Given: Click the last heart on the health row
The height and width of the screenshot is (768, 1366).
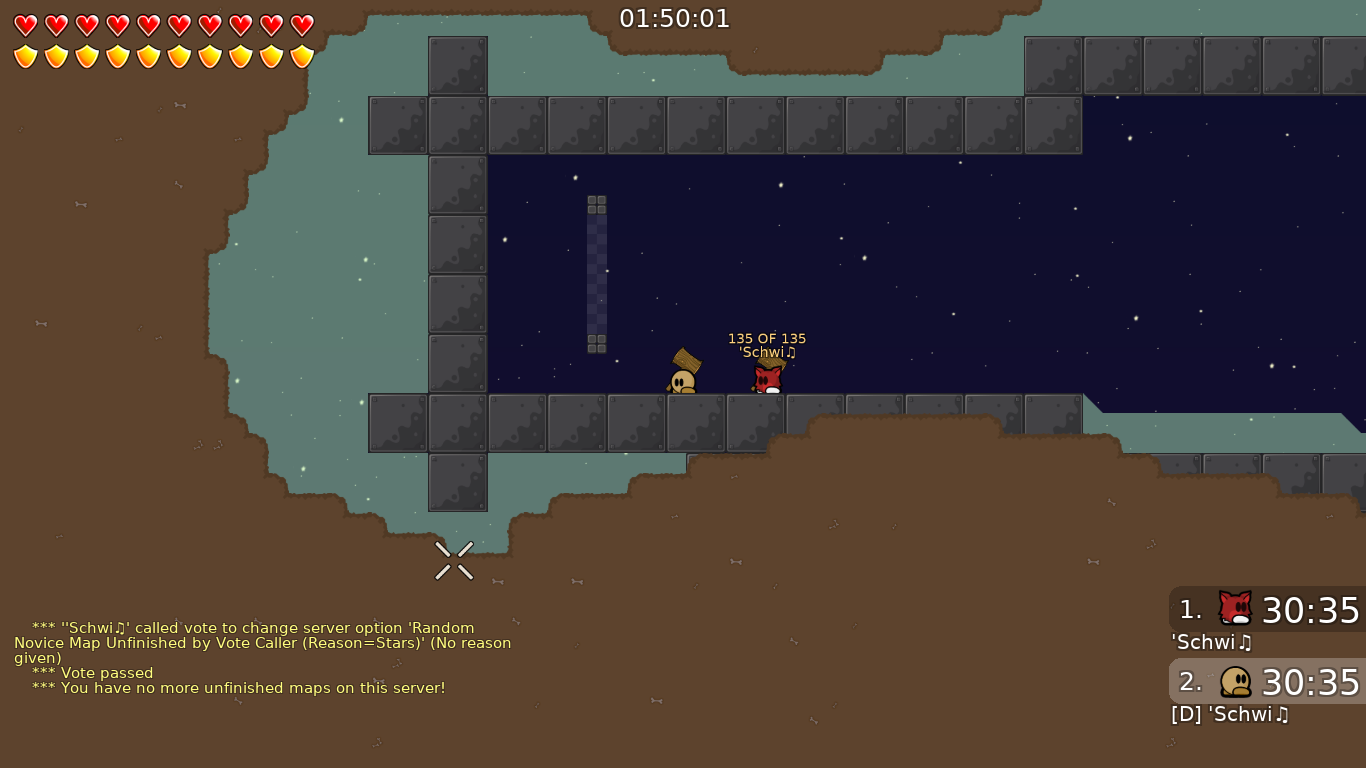Looking at the screenshot, I should (x=301, y=26).
